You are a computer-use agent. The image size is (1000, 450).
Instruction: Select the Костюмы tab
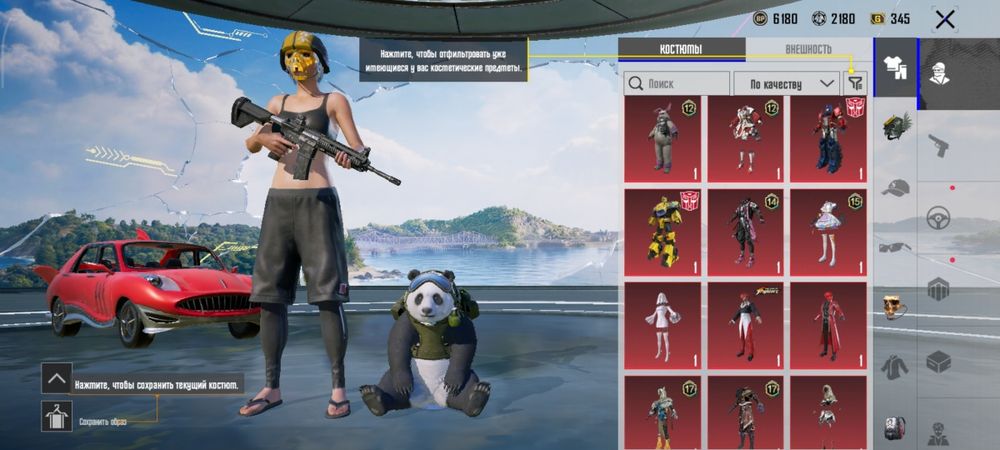(681, 49)
